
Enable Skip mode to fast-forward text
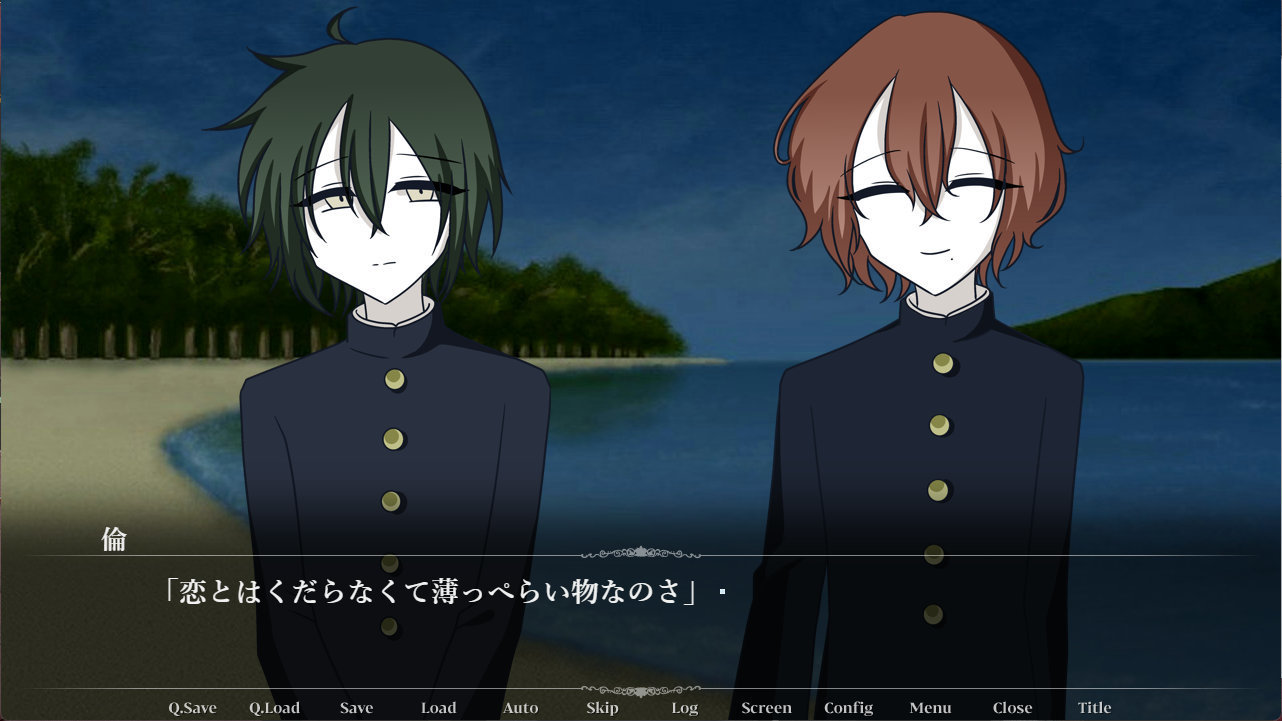pos(601,707)
